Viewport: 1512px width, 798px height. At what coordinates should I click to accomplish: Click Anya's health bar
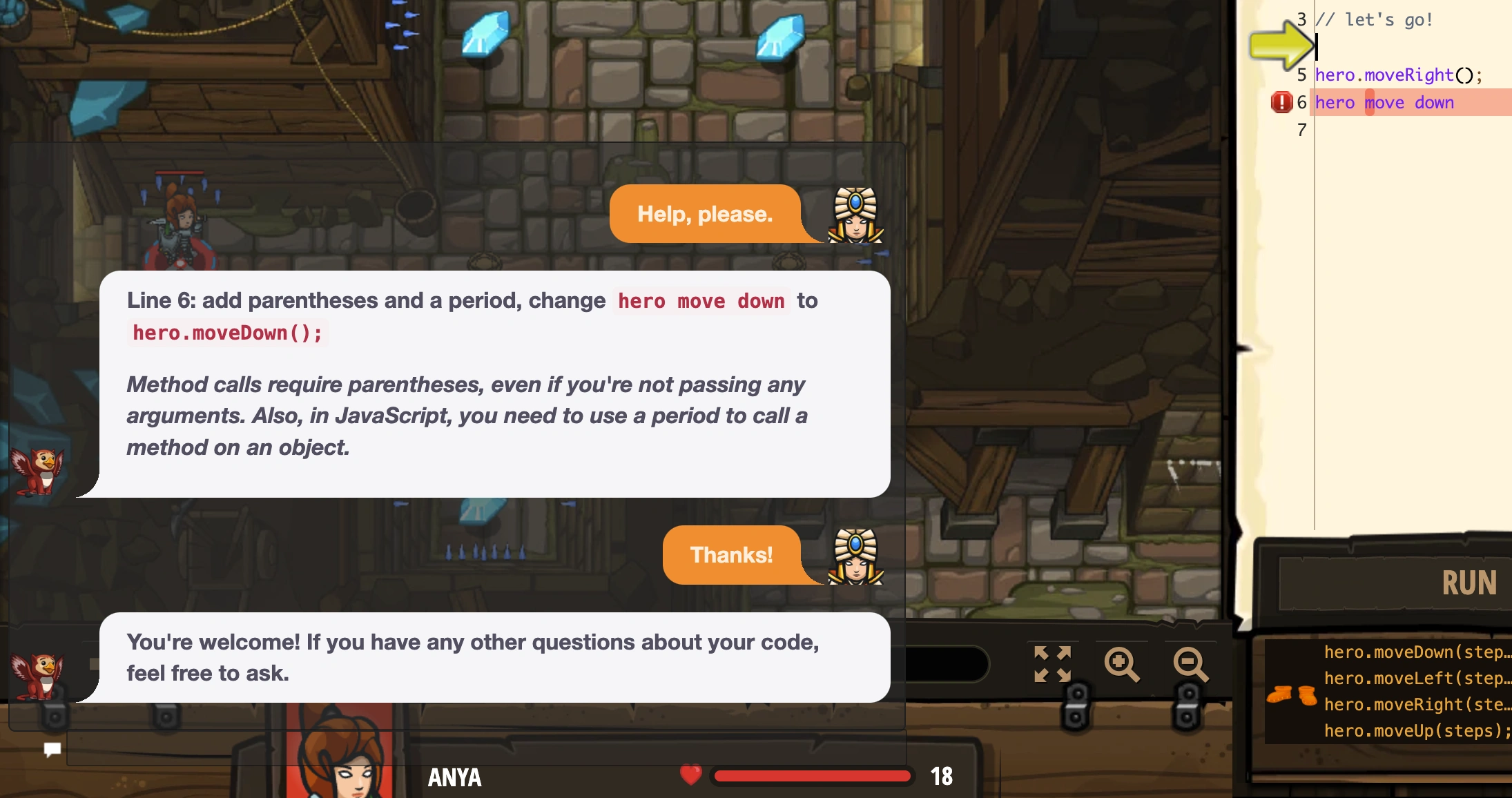(x=811, y=776)
